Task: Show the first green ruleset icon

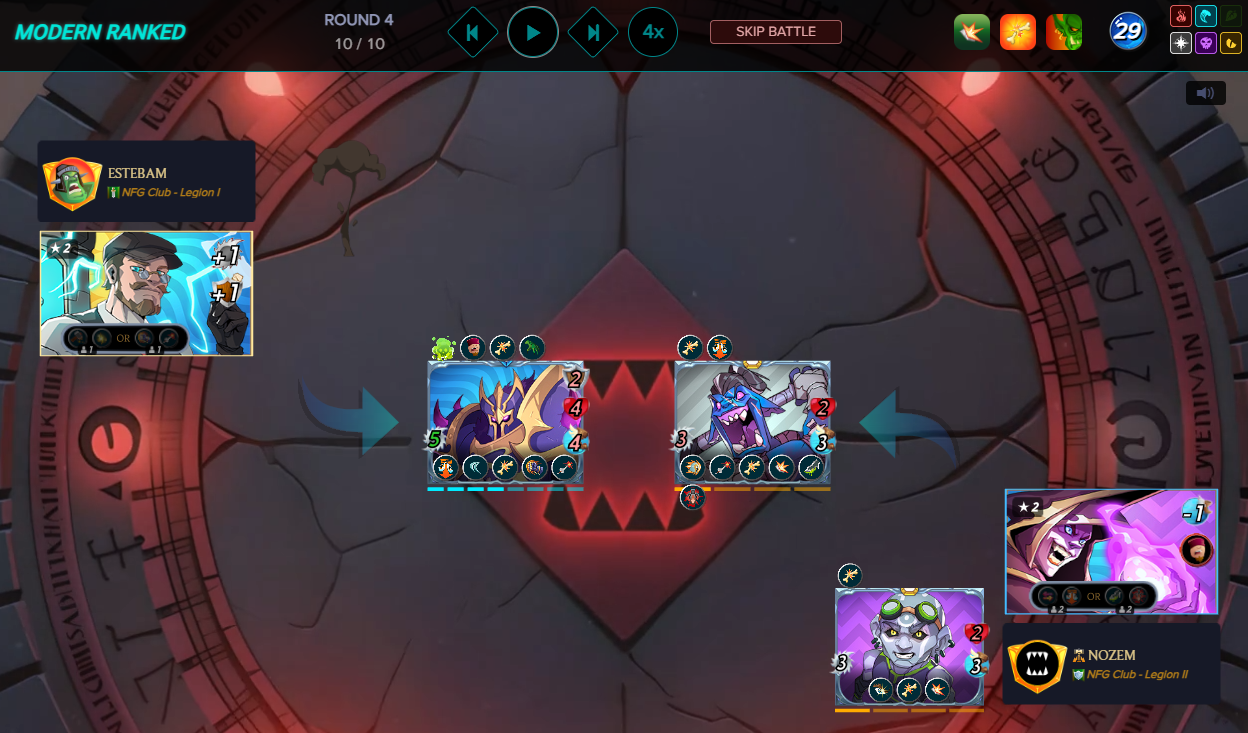Action: click(x=971, y=32)
